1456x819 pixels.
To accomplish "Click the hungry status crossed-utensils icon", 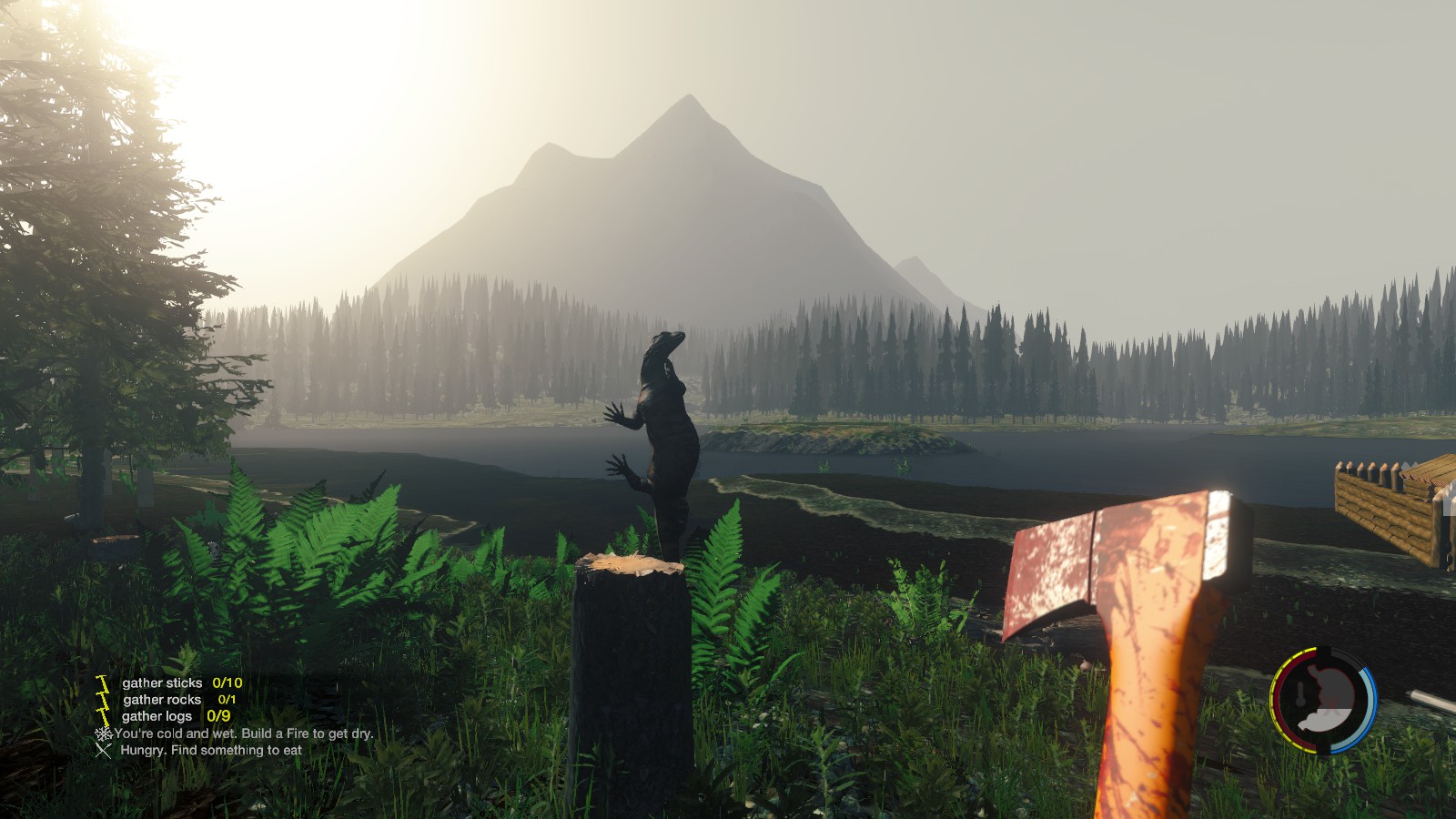I will pos(104,750).
